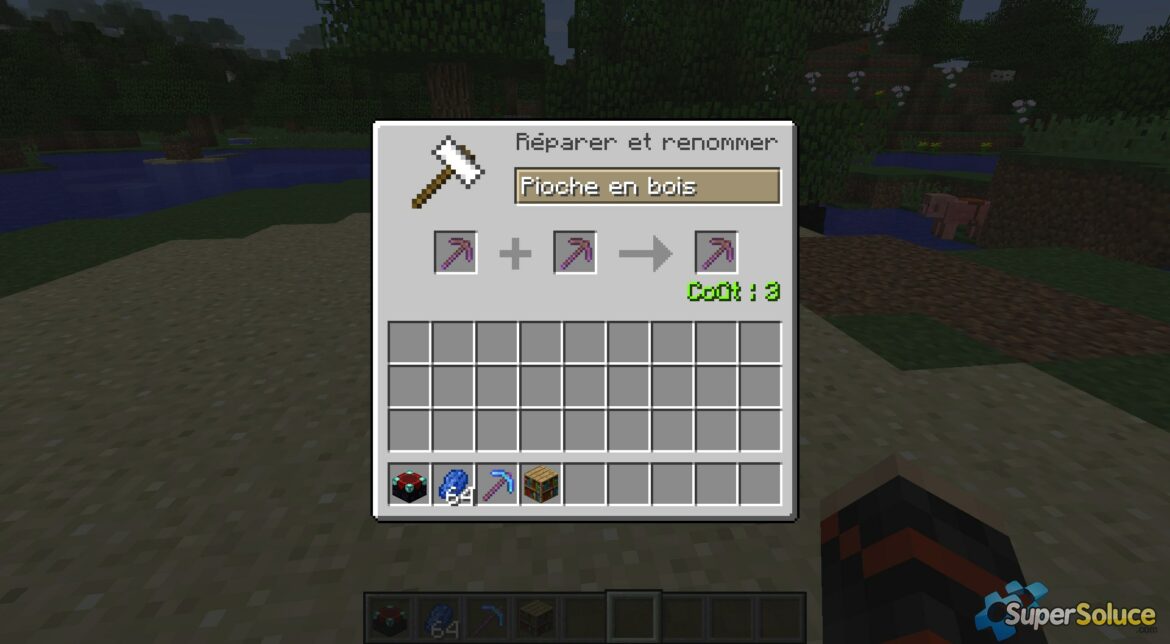Viewport: 1170px width, 644px height.
Task: Take the repaired pickaxe from the anvil output slot
Action: tap(716, 252)
